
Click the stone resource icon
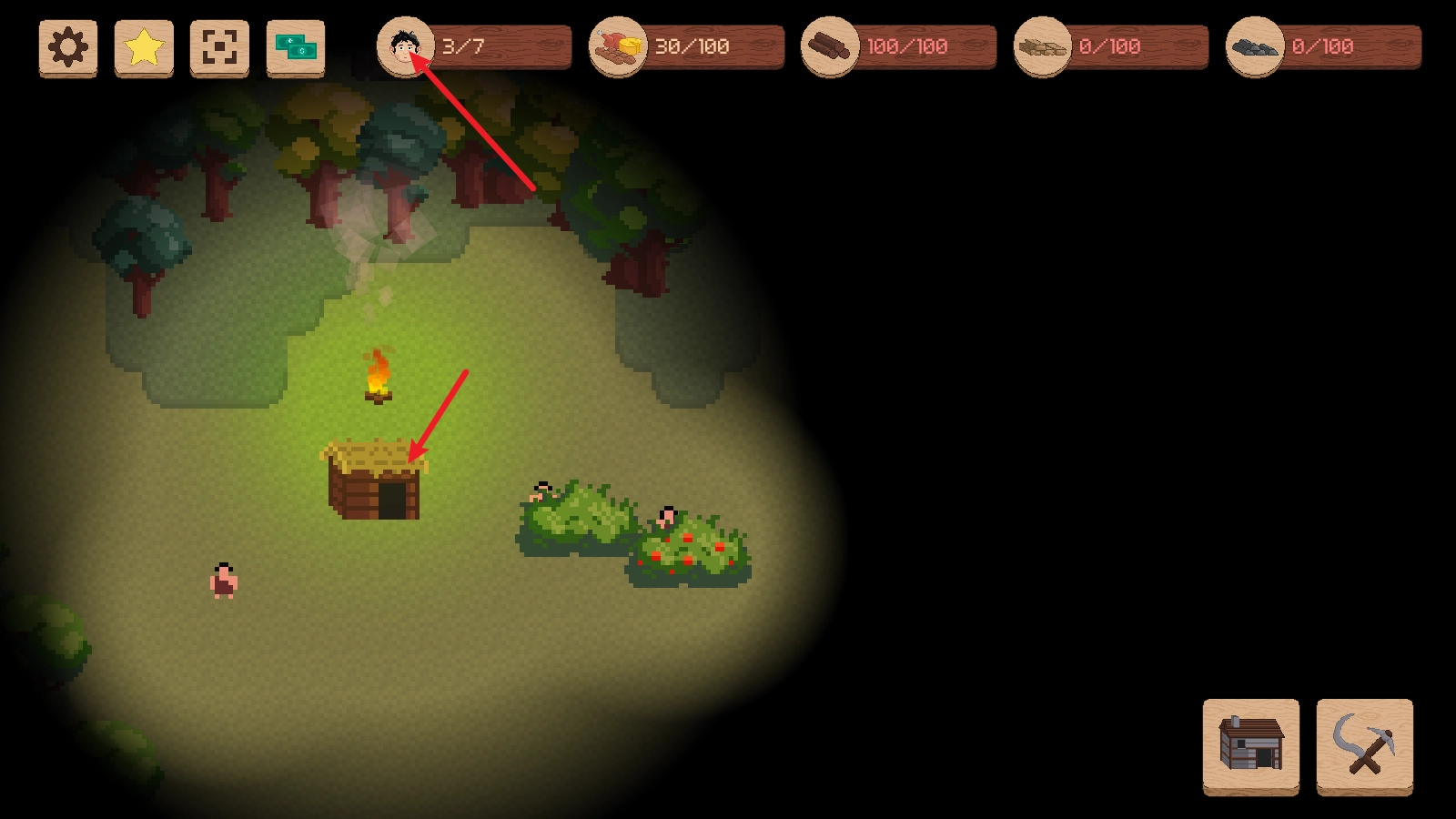click(x=1255, y=46)
